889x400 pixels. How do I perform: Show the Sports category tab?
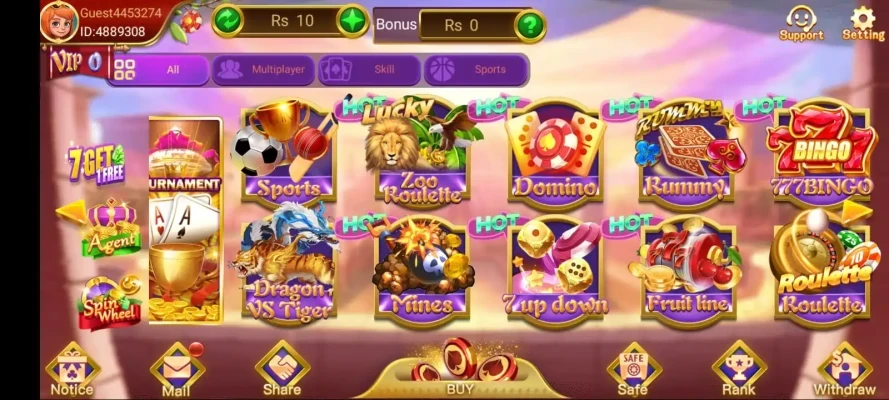pos(476,70)
